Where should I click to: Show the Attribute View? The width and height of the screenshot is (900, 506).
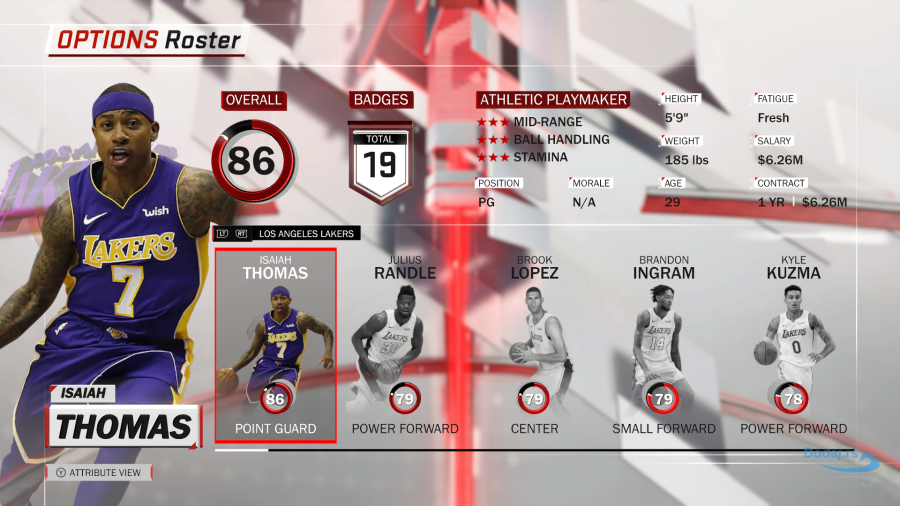tap(99, 473)
